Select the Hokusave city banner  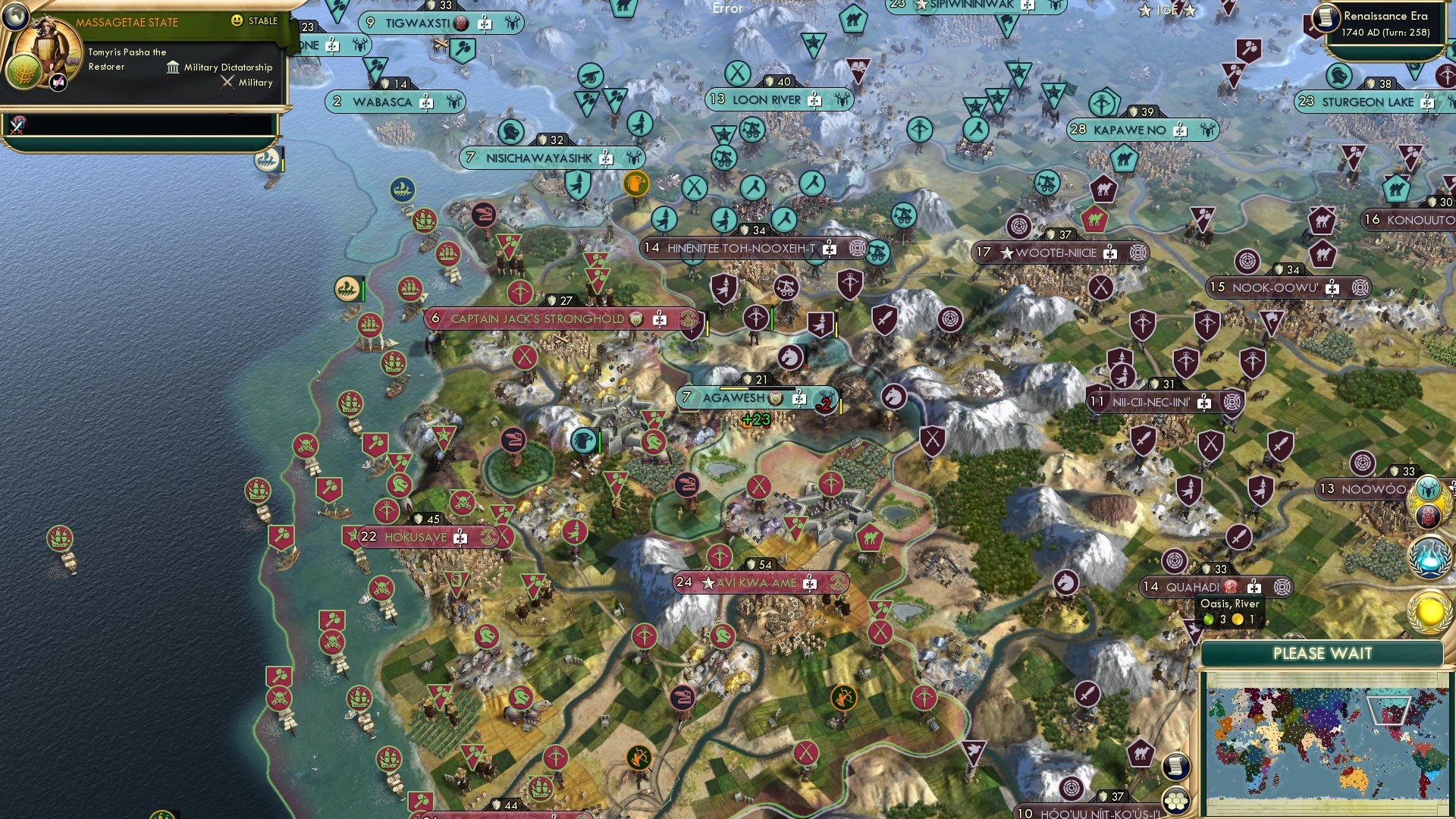tap(416, 537)
